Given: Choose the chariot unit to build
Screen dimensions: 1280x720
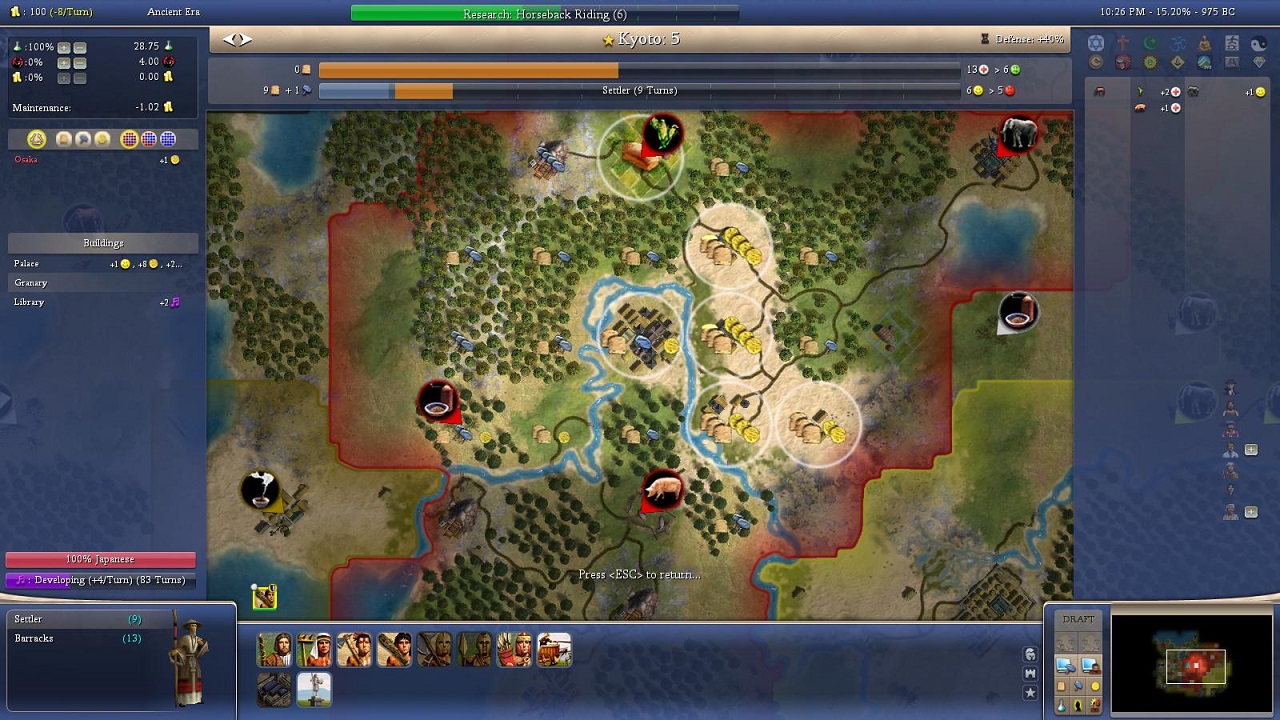Looking at the screenshot, I should tap(554, 650).
